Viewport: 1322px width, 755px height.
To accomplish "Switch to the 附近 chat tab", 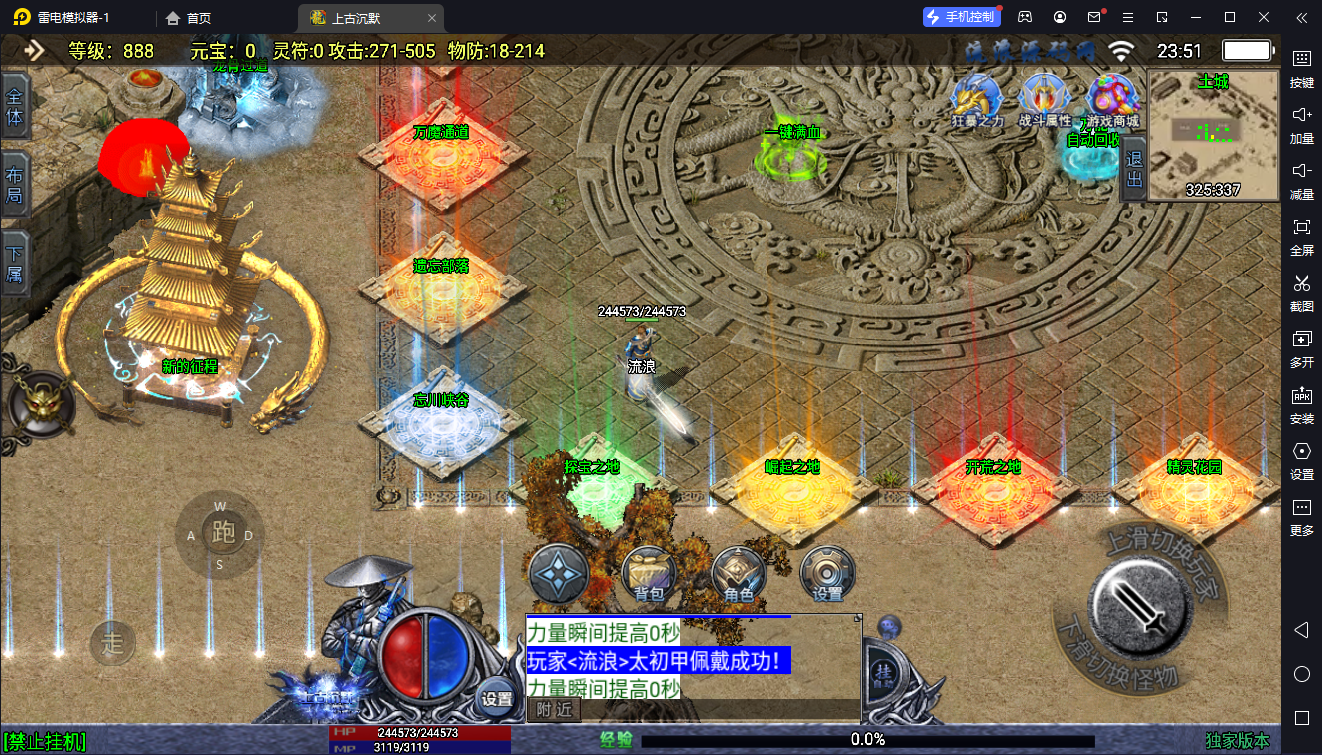I will [553, 709].
